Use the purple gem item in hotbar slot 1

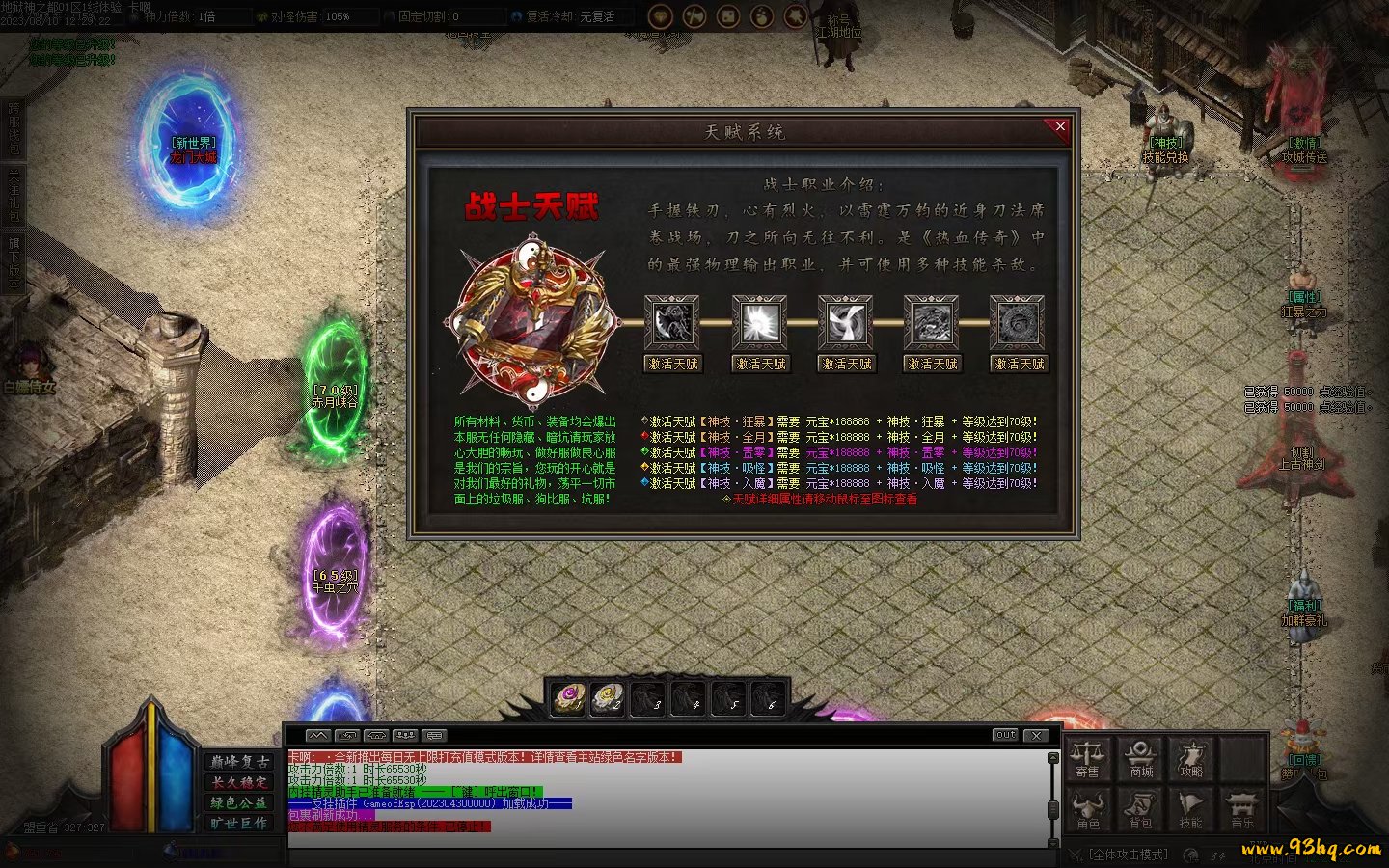click(x=569, y=697)
